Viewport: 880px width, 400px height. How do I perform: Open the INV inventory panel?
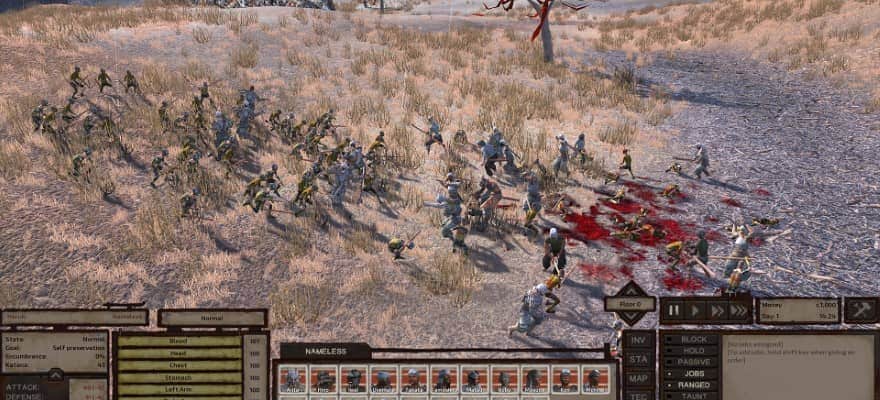(639, 339)
